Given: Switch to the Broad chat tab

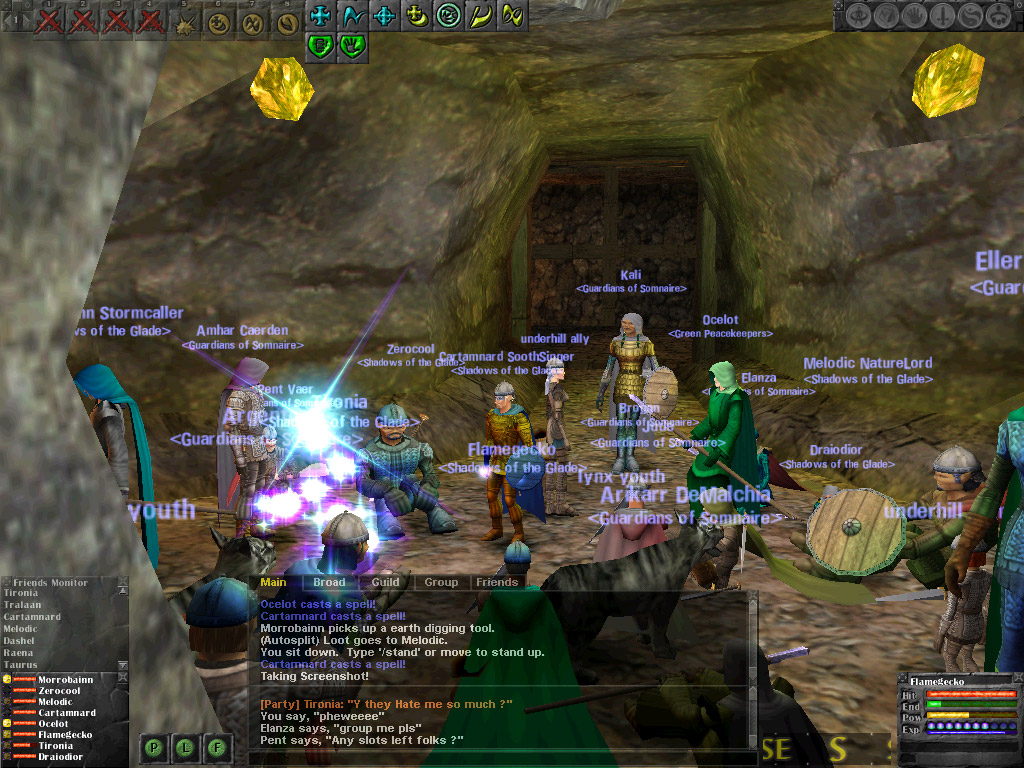Looking at the screenshot, I should tap(329, 582).
